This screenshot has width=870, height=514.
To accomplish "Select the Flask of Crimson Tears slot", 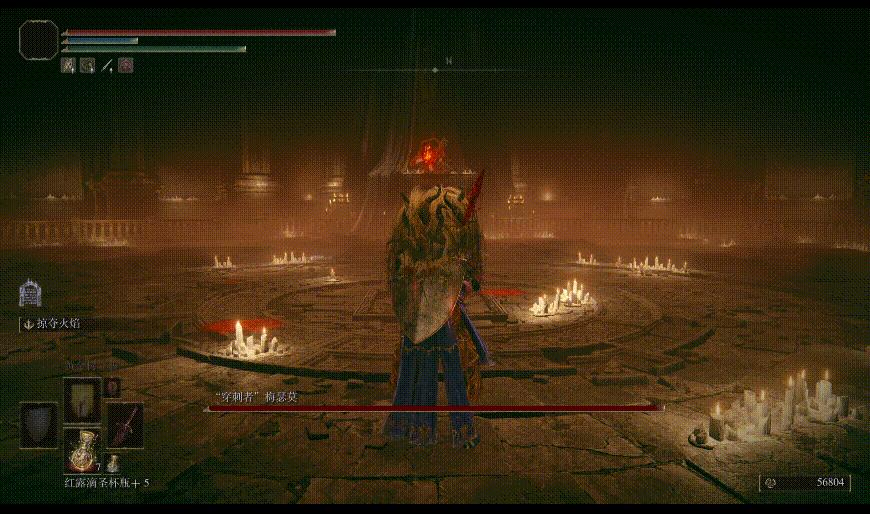I will point(82,451).
